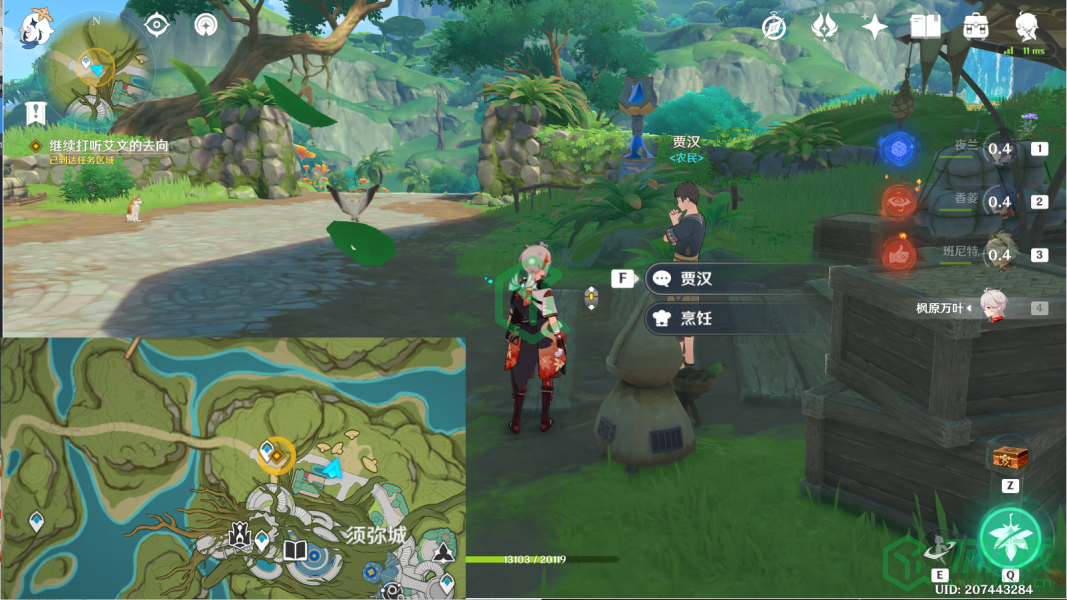The height and width of the screenshot is (600, 1067).
Task: Switch to party member 夜兰
Action: click(999, 149)
